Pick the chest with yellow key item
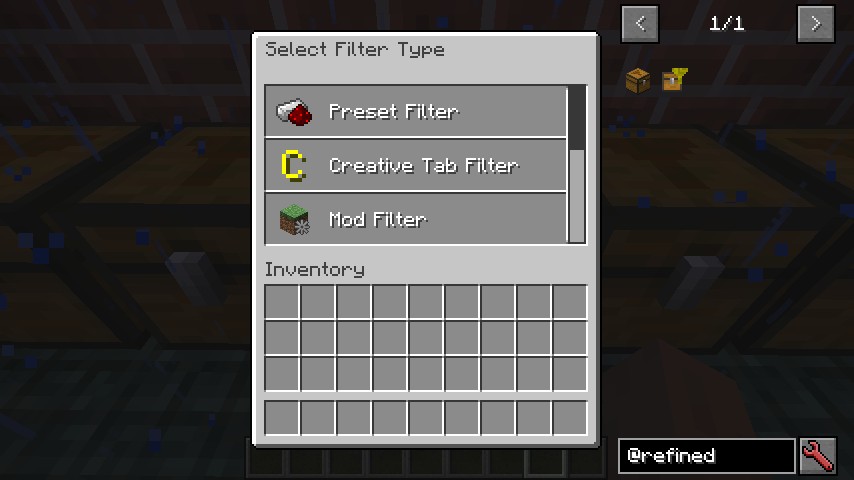Image resolution: width=854 pixels, height=480 pixels. point(675,80)
